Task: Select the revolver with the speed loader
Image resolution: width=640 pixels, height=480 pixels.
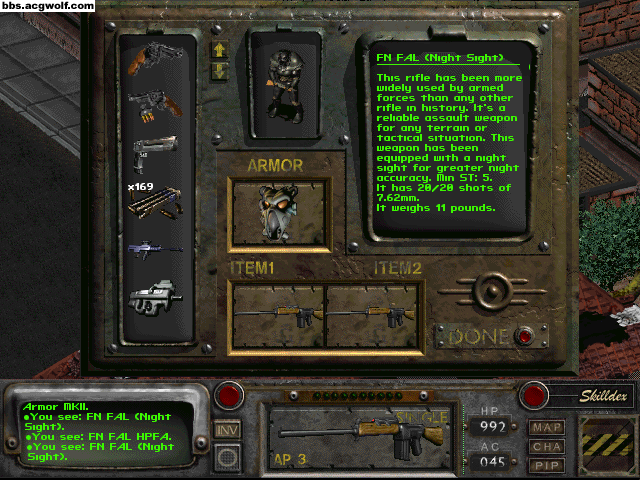Action: tap(154, 105)
